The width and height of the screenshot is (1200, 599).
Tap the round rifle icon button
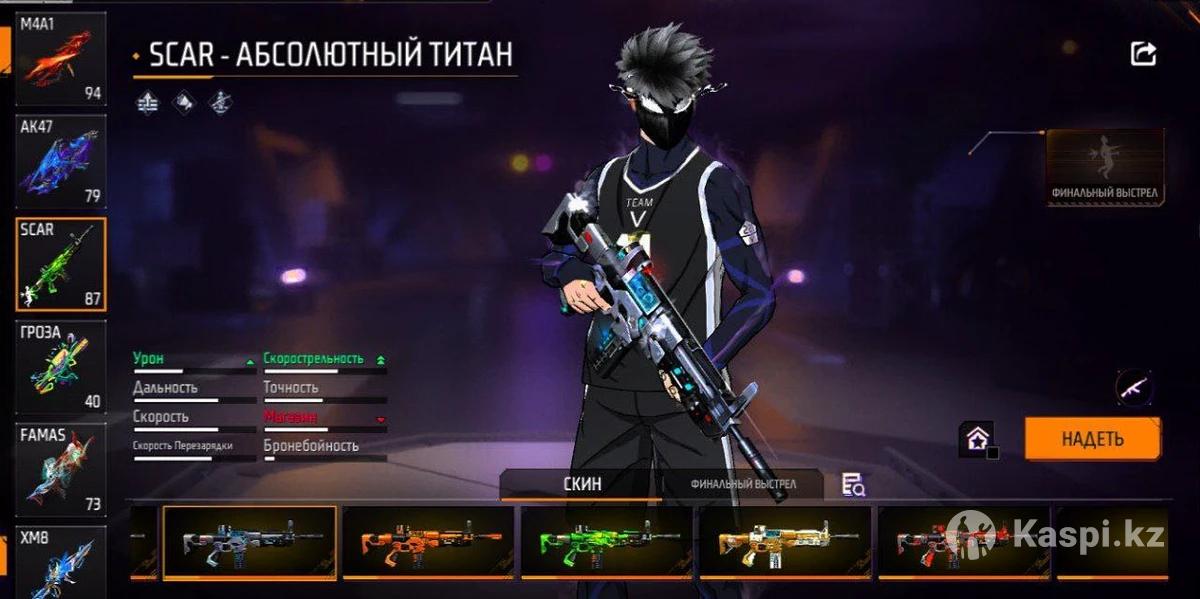(x=1133, y=386)
